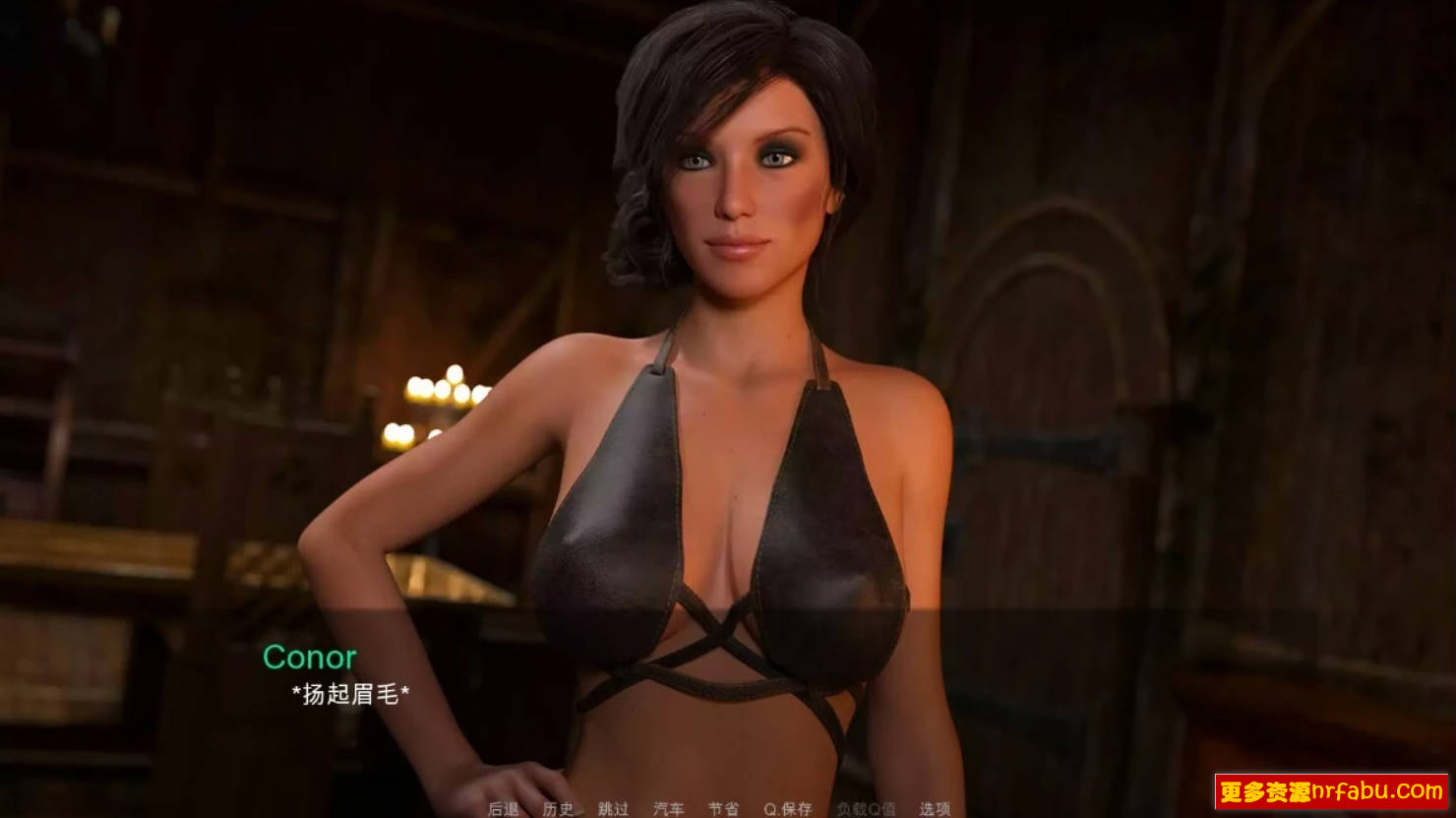The image size is (1456, 818).
Task: Click Conor's green name label
Action: click(x=311, y=657)
